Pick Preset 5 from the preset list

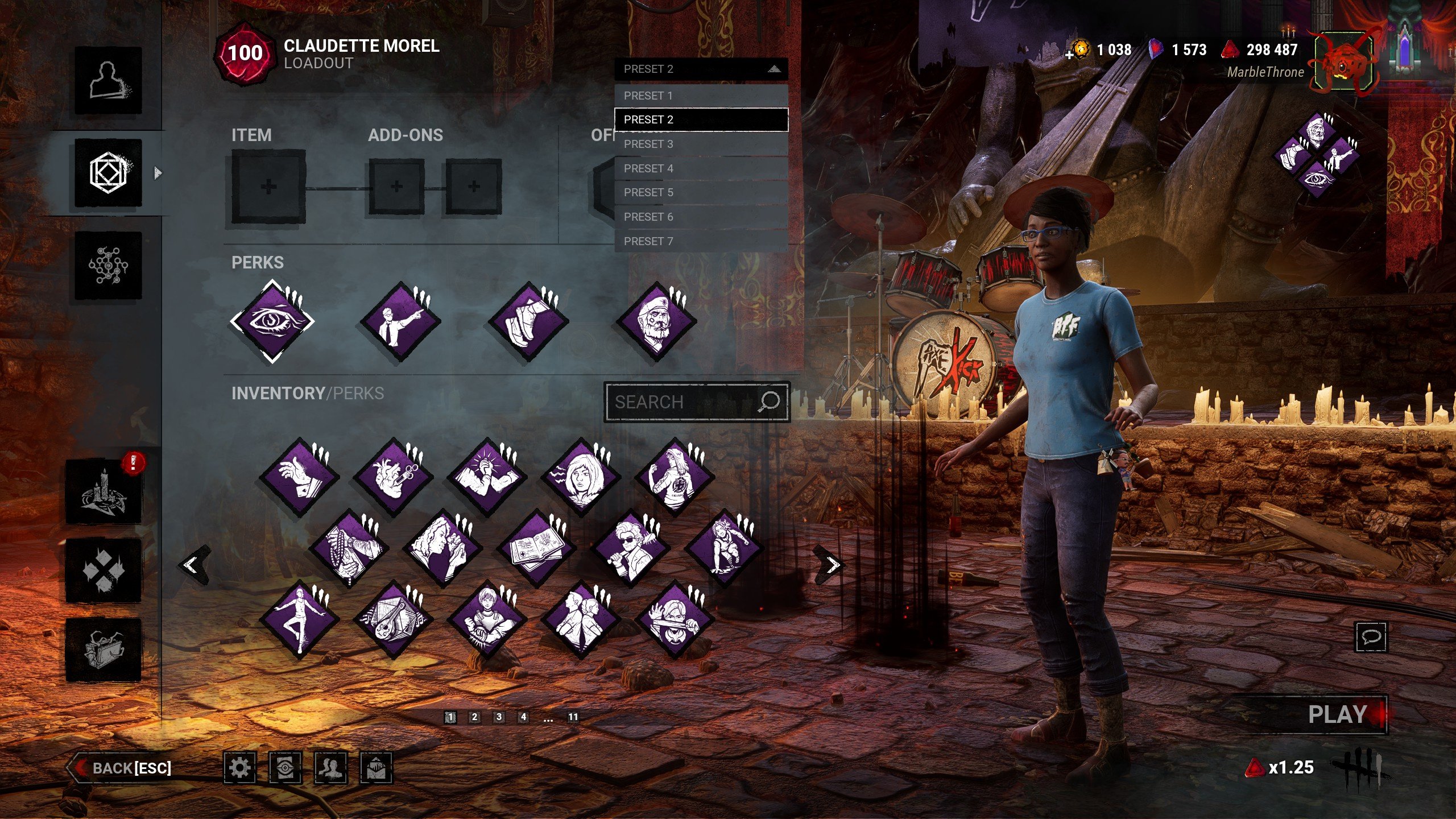(701, 193)
